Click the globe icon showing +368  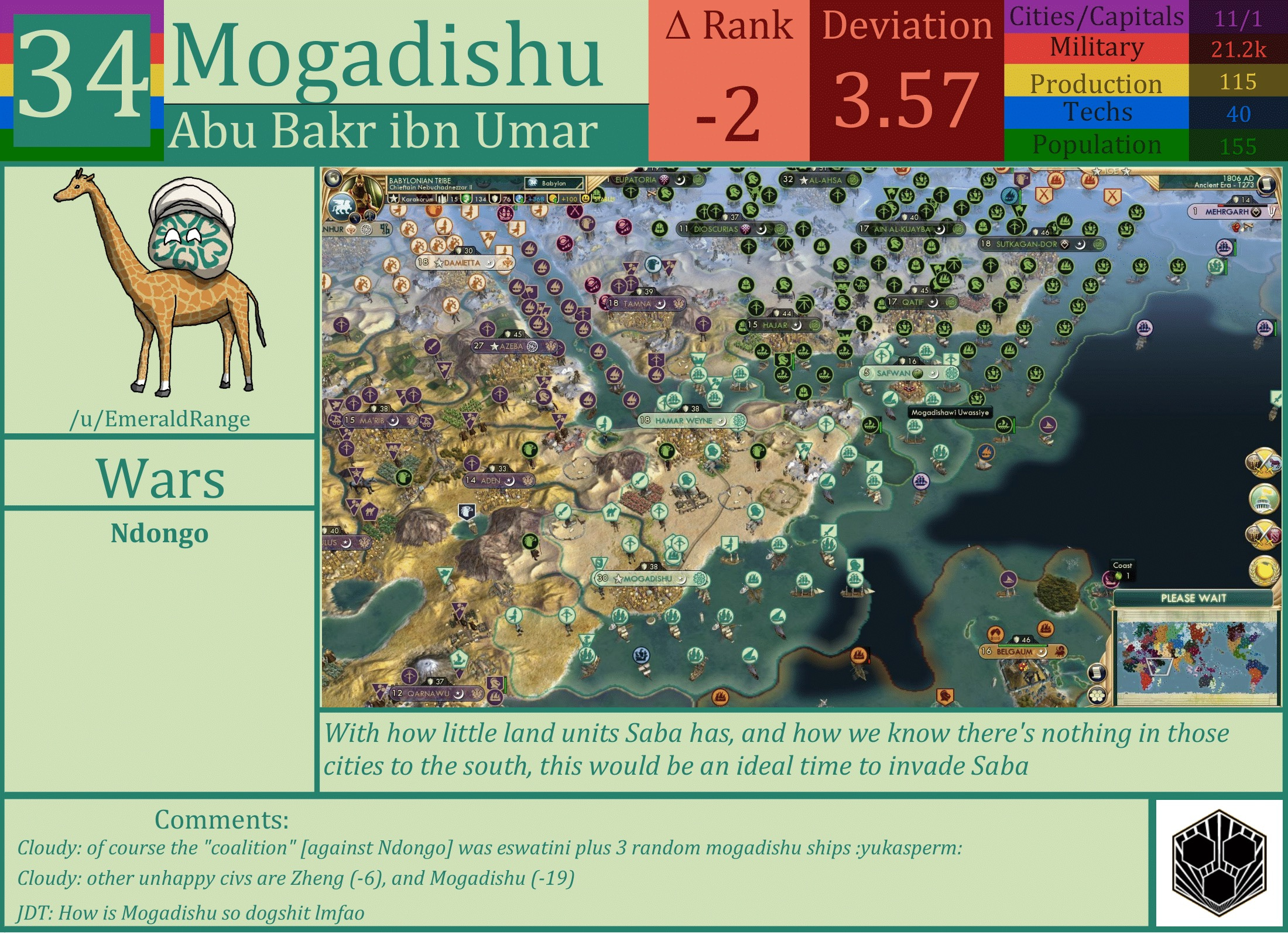coord(519,199)
